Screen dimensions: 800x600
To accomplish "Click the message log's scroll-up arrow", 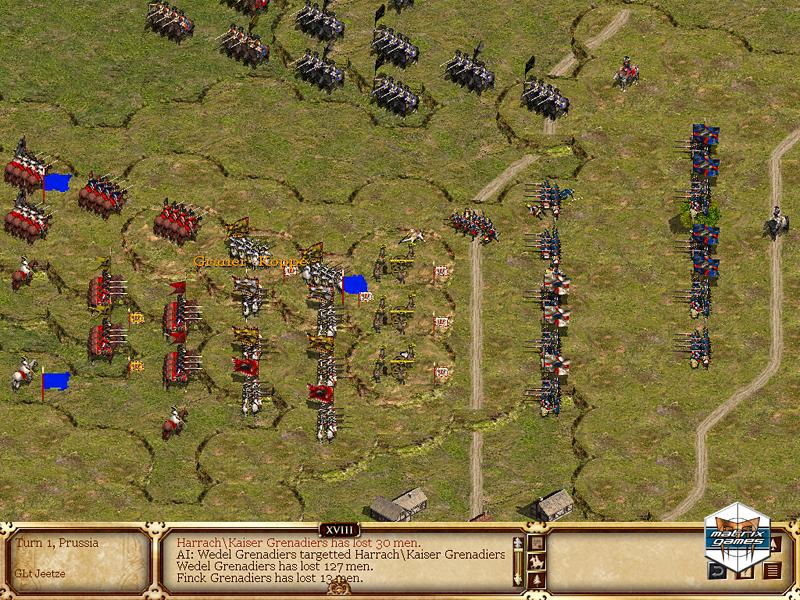I will pyautogui.click(x=518, y=543).
